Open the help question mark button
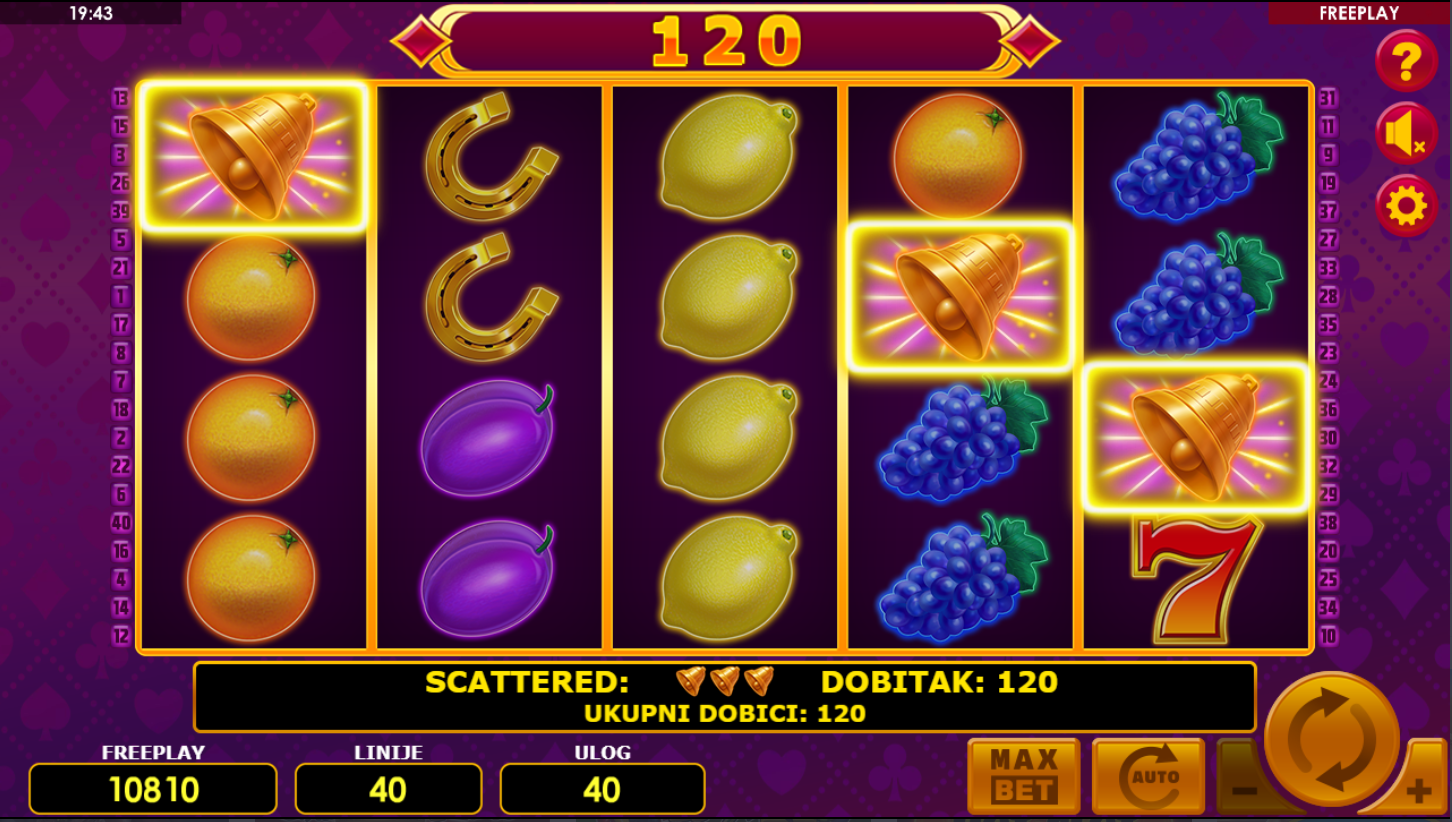This screenshot has height=822, width=1452. (x=1406, y=61)
